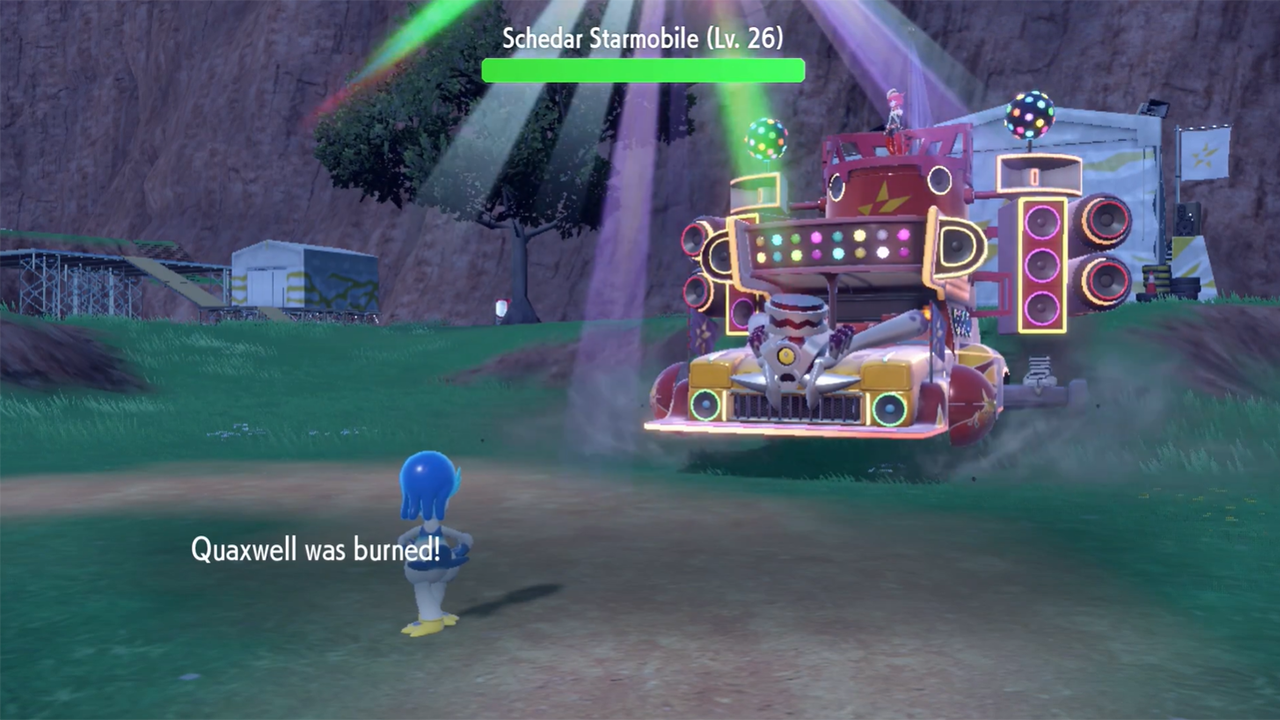Image resolution: width=1280 pixels, height=720 pixels.
Task: Expand the Schedar Starmobile name banner
Action: (643, 40)
